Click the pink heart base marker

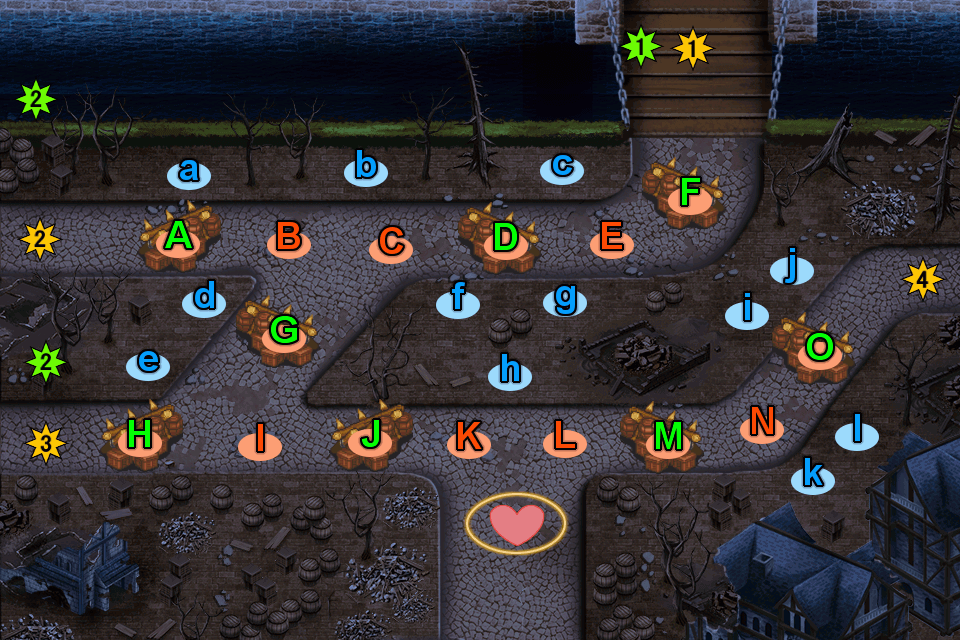tap(516, 523)
